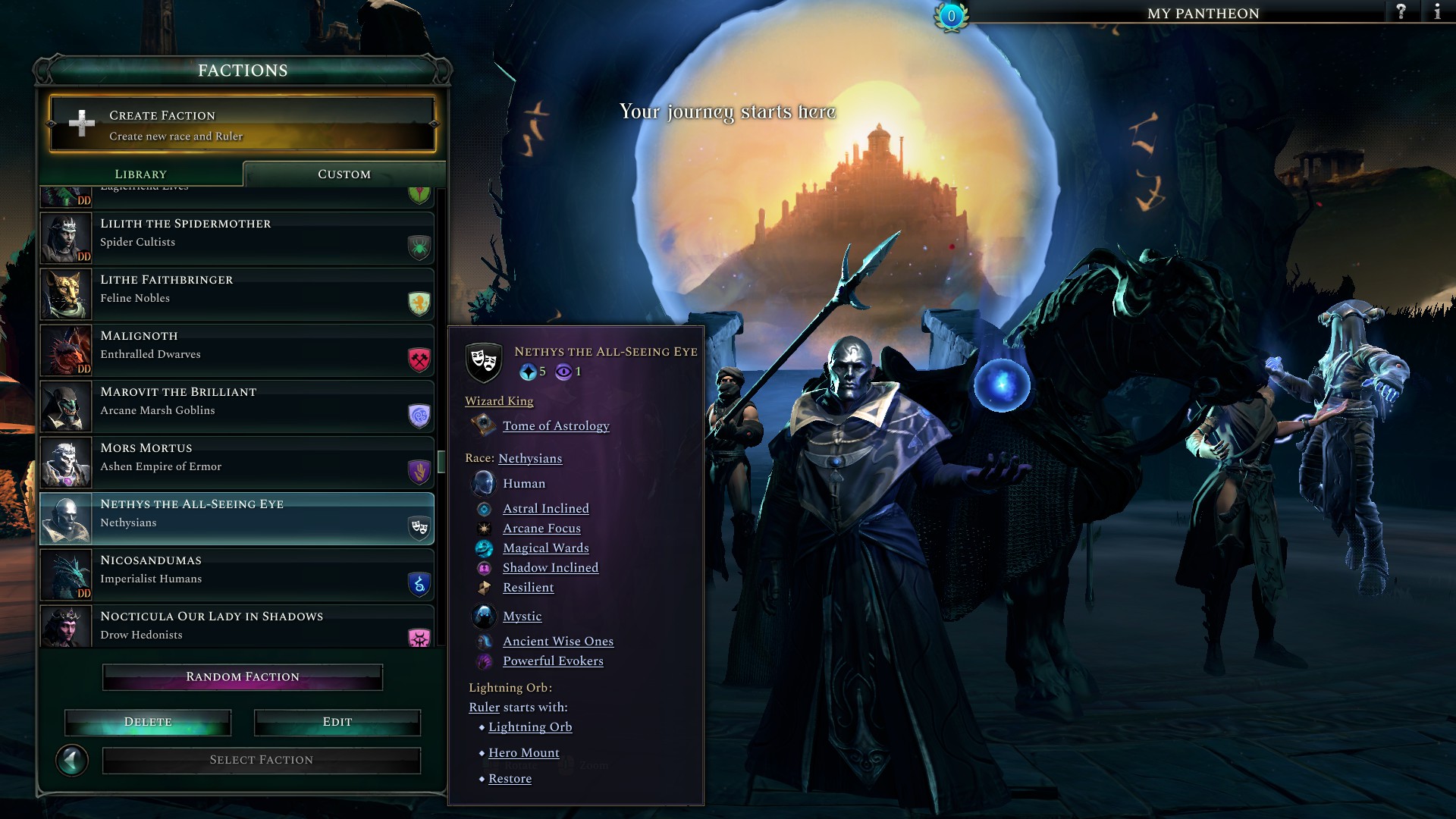Select the Mystic class icon
The height and width of the screenshot is (819, 1456).
[x=484, y=616]
